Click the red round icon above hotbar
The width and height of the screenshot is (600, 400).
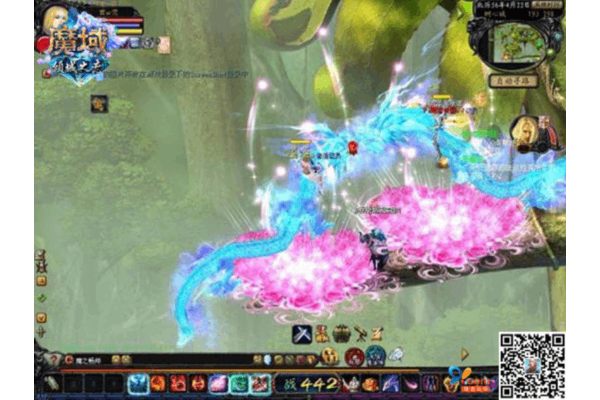click(353, 357)
